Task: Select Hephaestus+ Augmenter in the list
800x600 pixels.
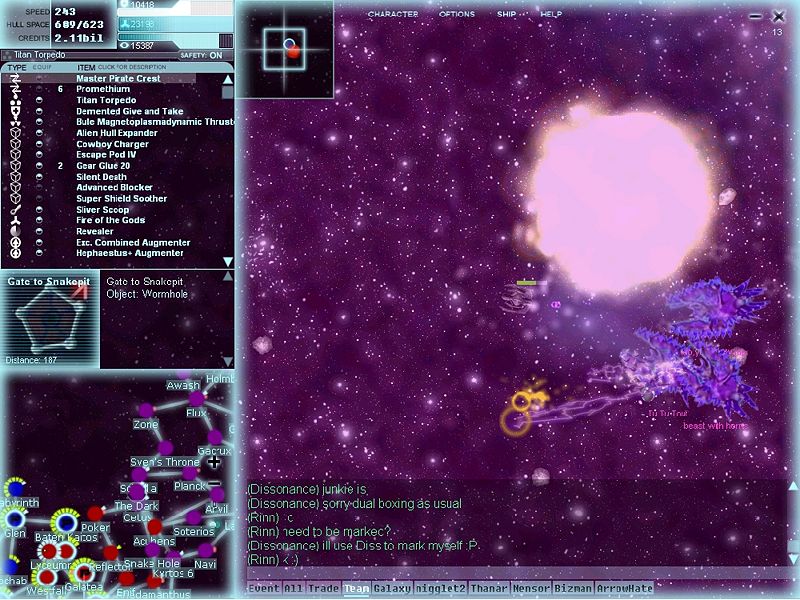Action: pyautogui.click(x=130, y=253)
